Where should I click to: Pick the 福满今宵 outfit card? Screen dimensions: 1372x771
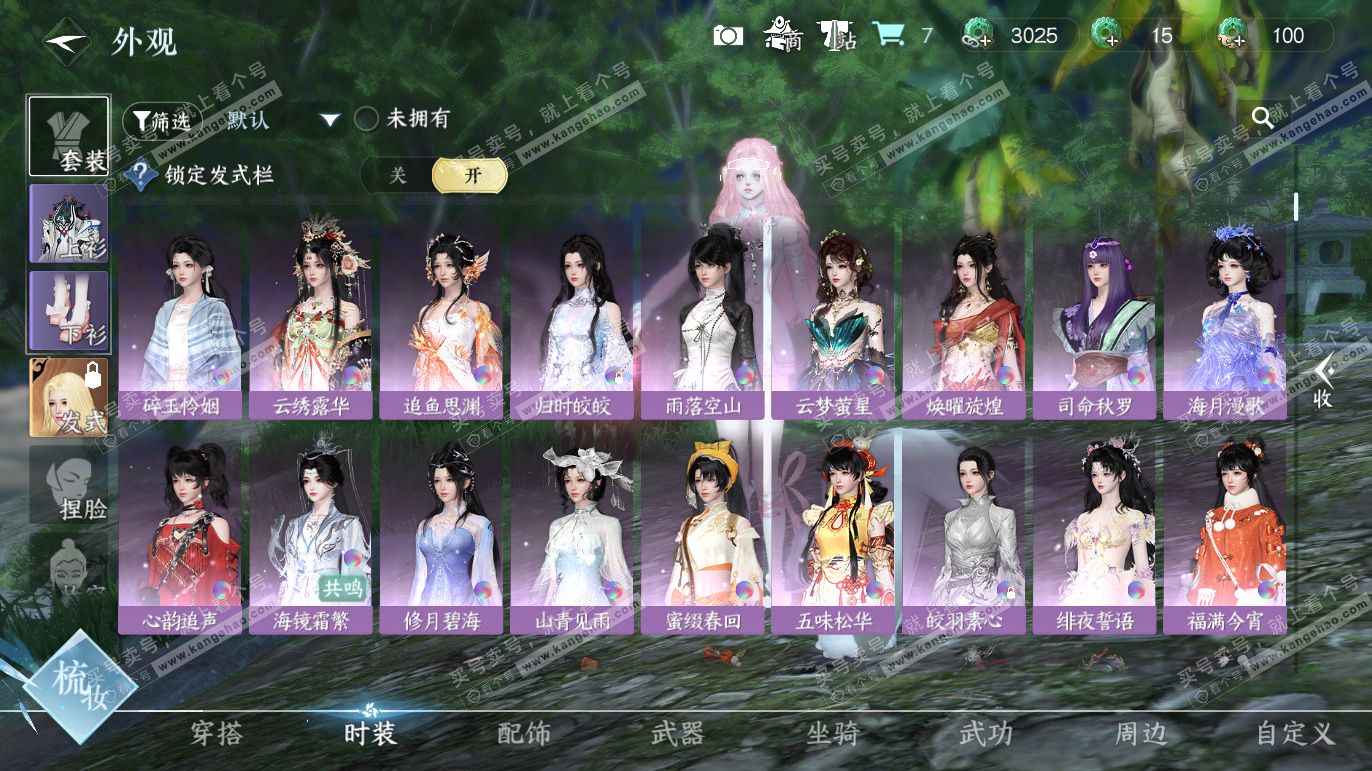point(1224,535)
